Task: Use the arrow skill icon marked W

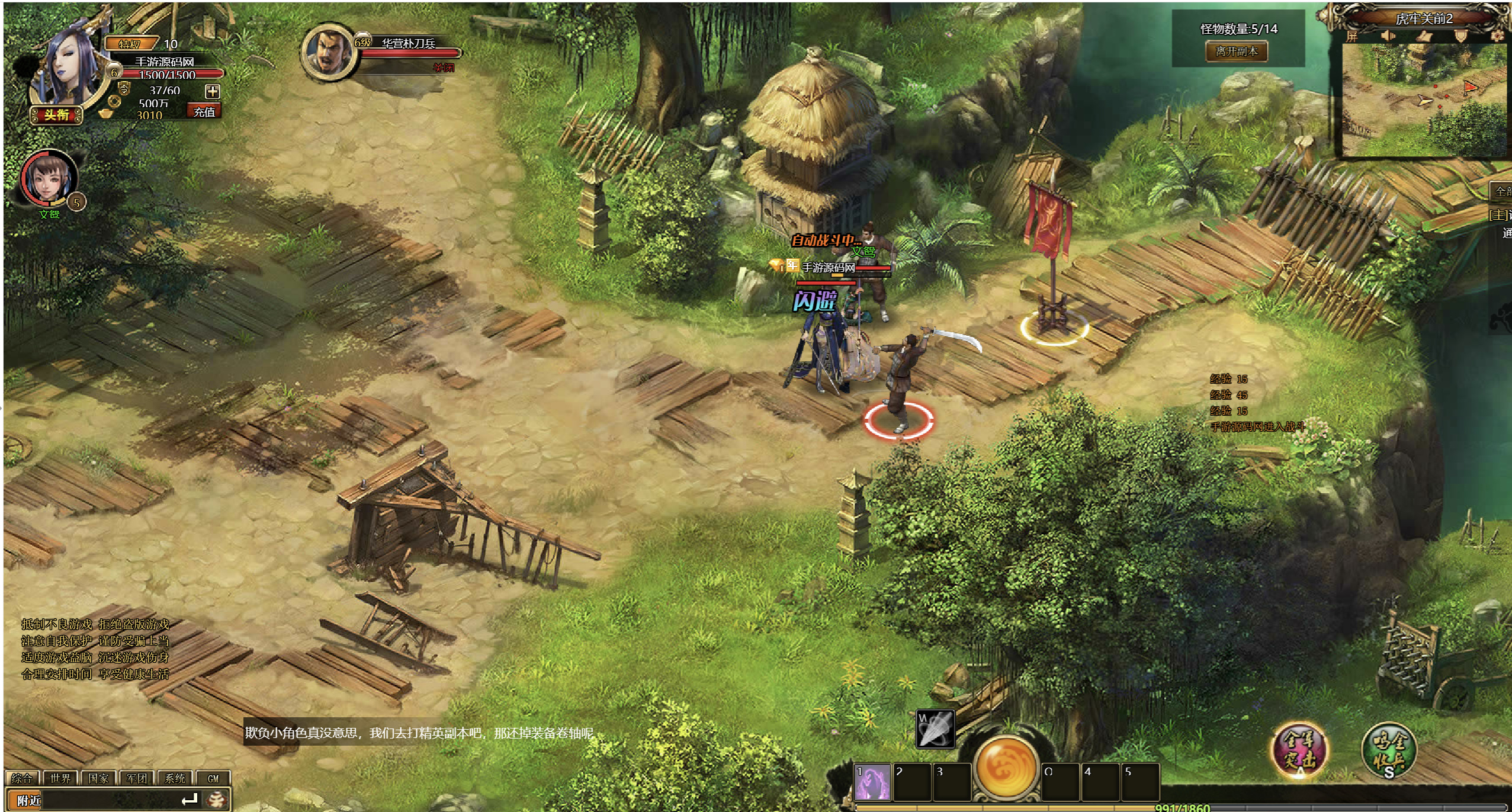Action: point(935,728)
